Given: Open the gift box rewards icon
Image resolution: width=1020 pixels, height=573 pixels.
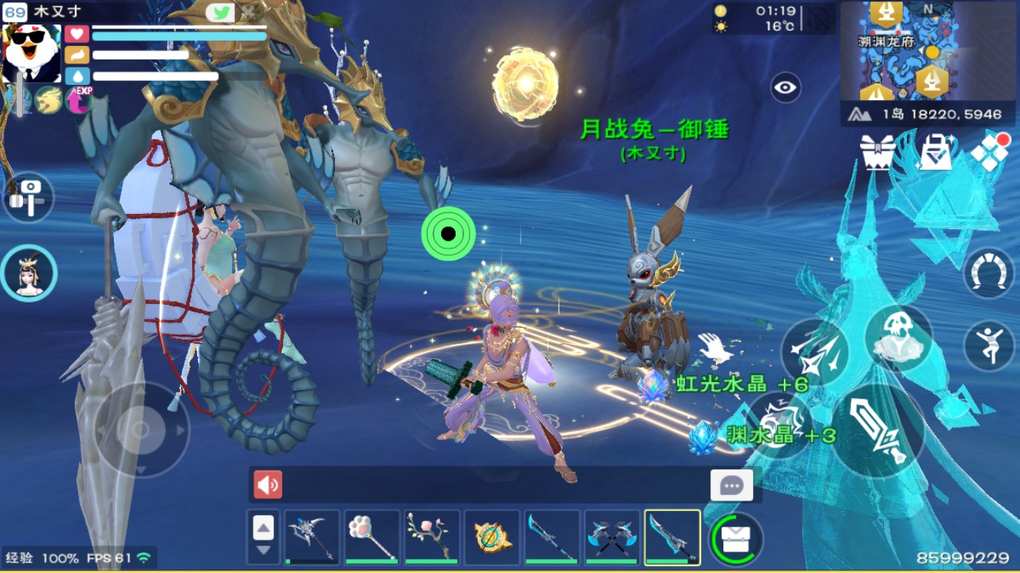Looking at the screenshot, I should tap(877, 153).
